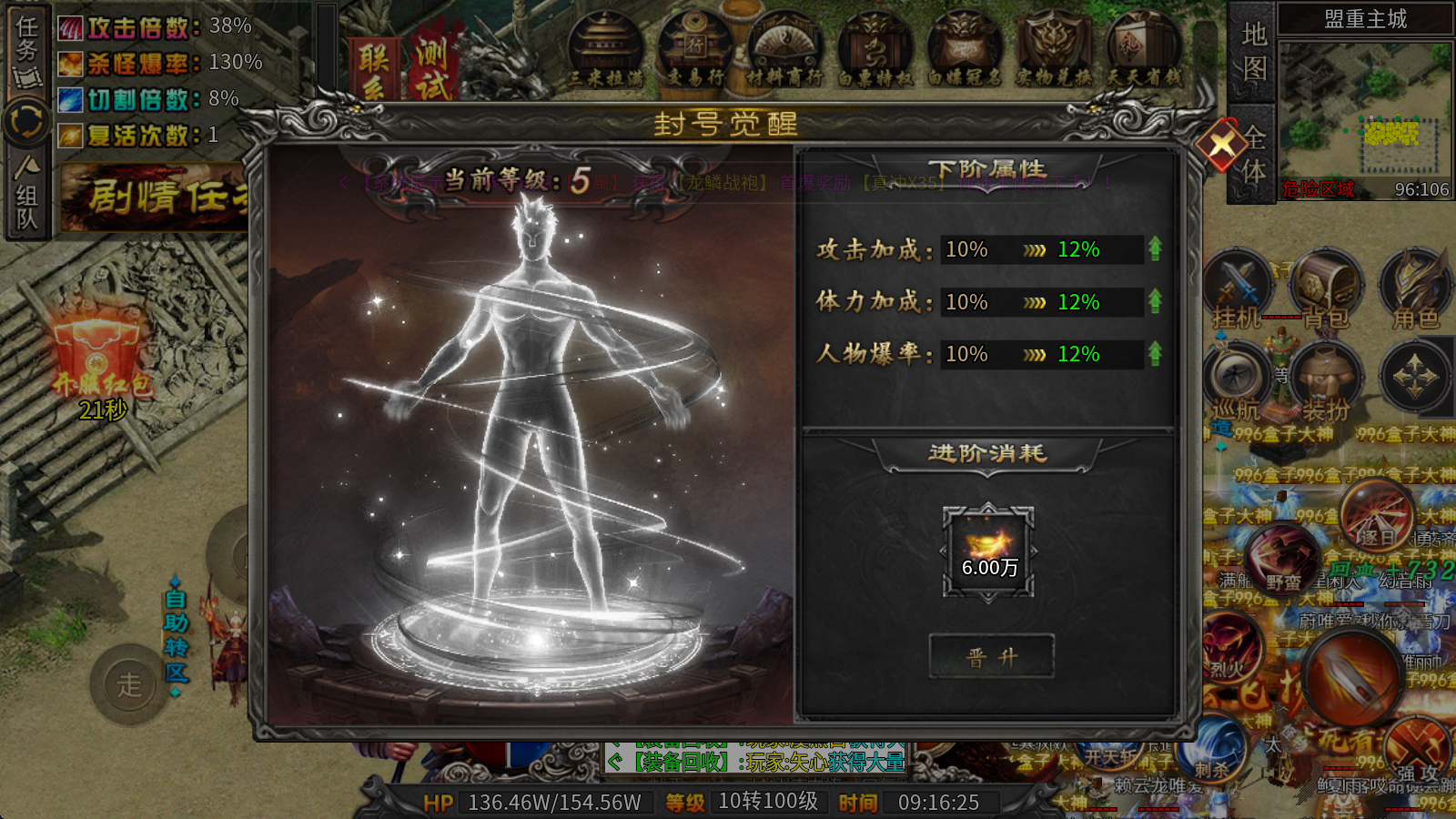
Task: Click the previous announcement arrow
Action: (344, 182)
